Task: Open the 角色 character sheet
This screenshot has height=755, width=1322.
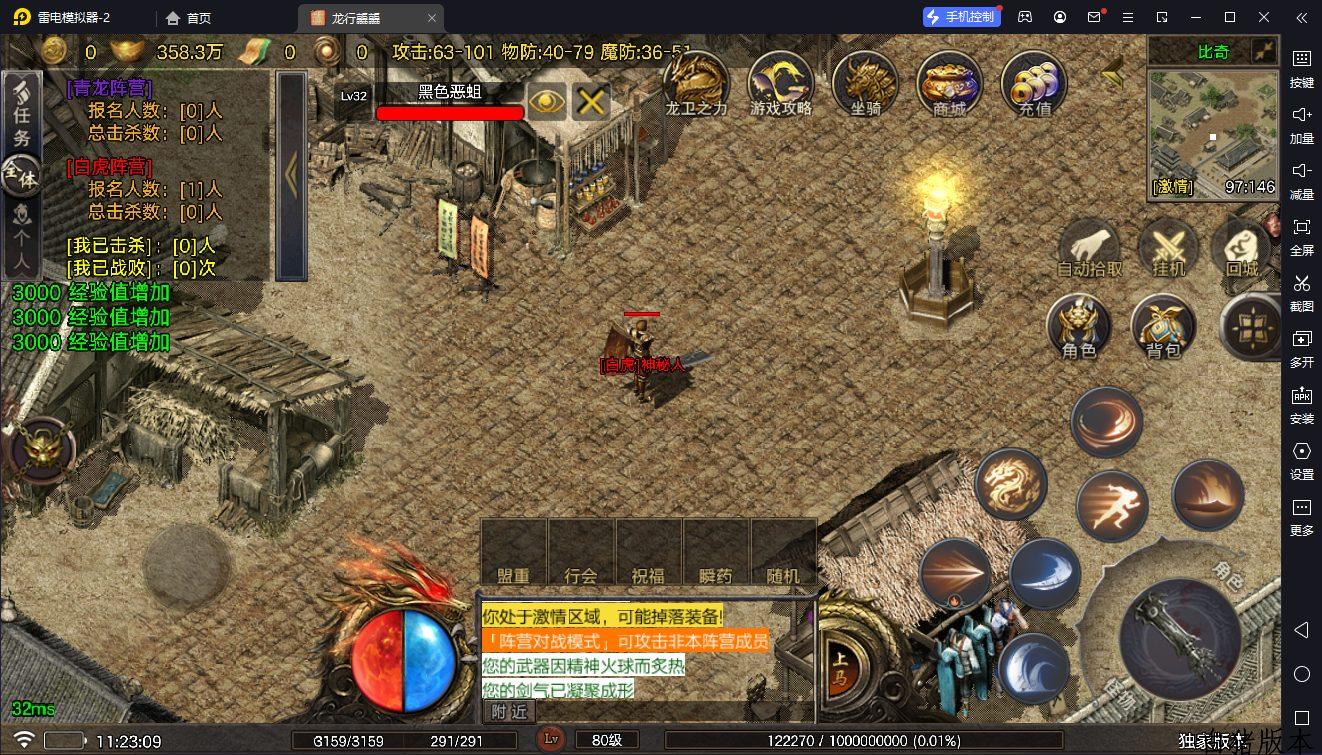Action: 1078,327
